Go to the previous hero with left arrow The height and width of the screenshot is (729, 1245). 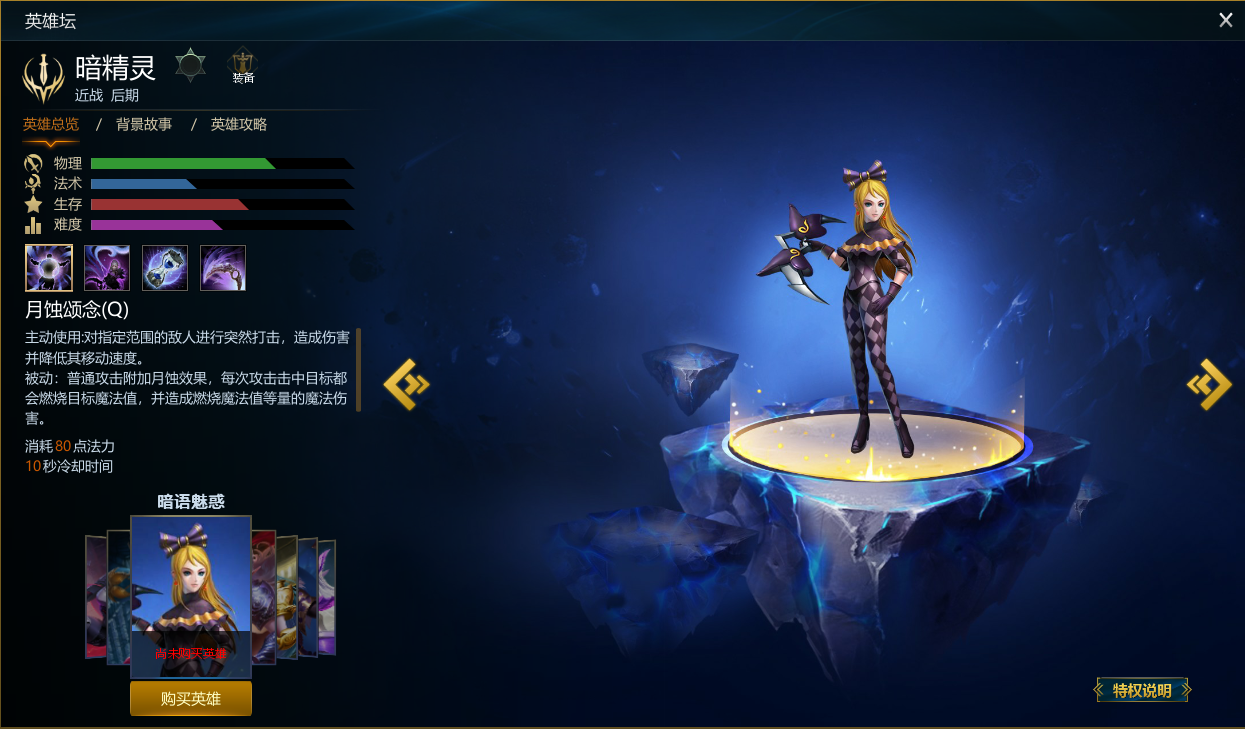point(406,384)
